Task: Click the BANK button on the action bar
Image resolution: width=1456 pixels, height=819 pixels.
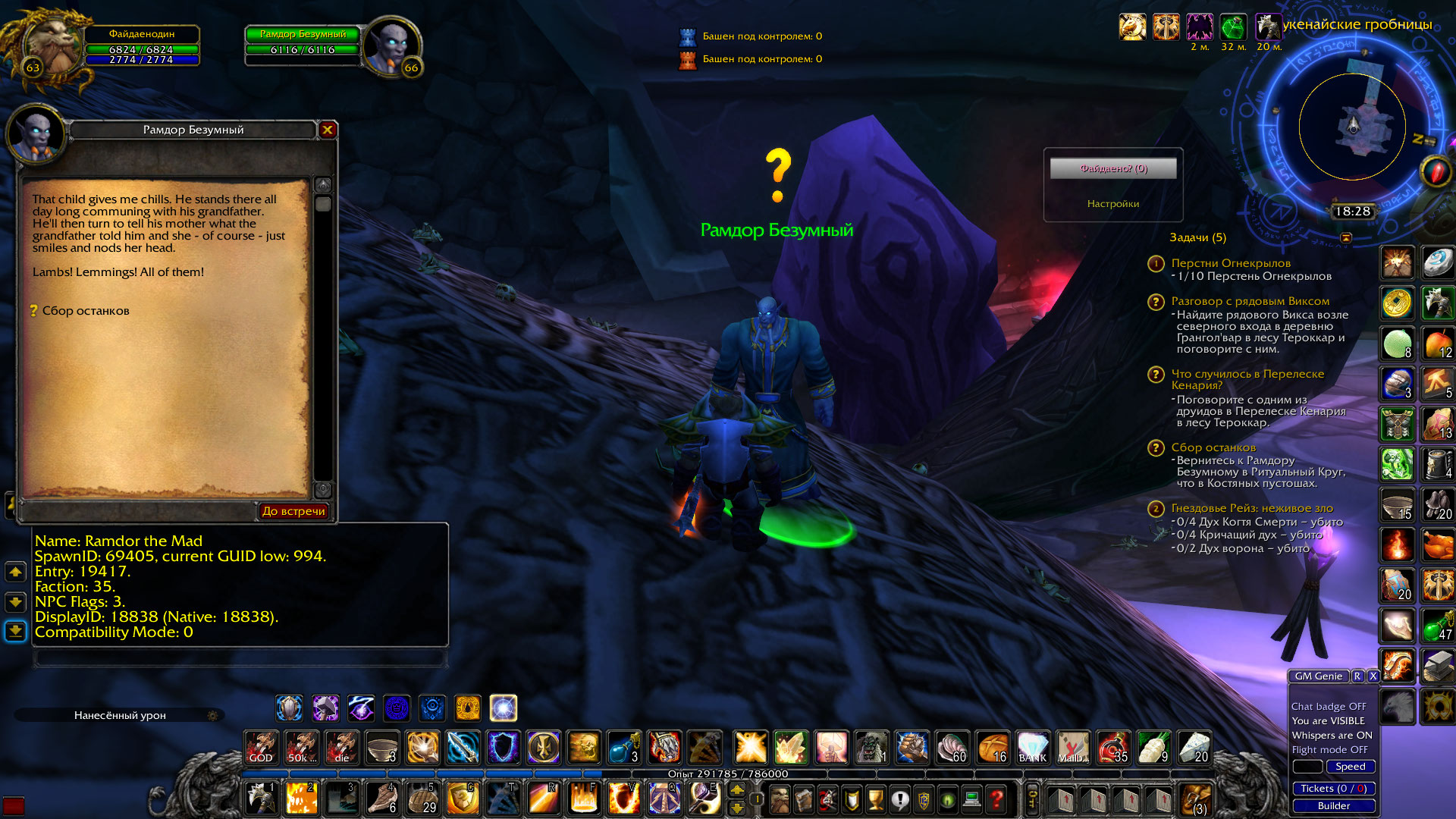Action: [1034, 748]
